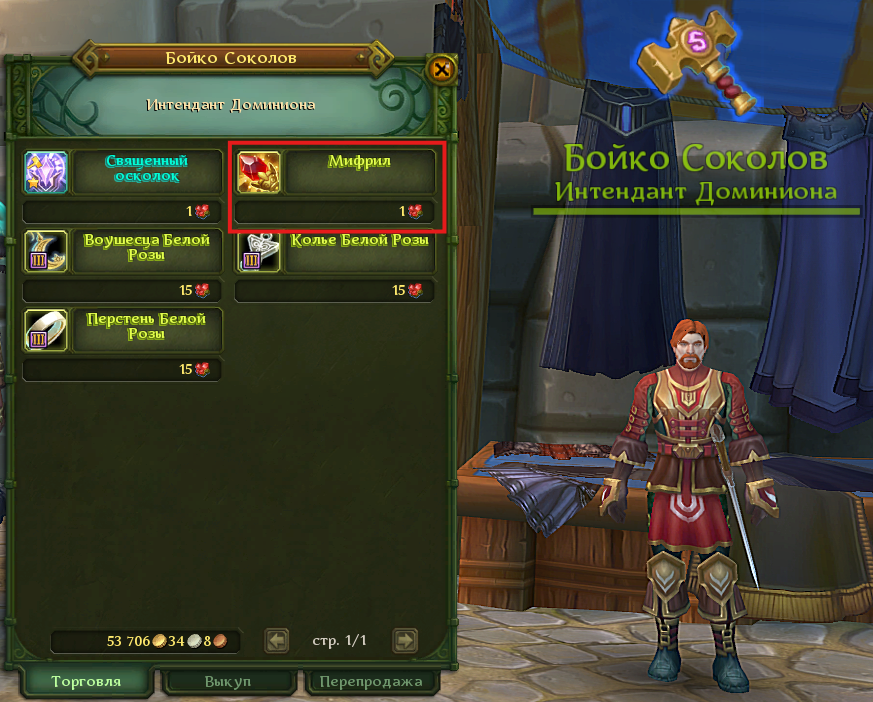873x702 pixels.
Task: Go to the next vendor page
Action: (404, 640)
